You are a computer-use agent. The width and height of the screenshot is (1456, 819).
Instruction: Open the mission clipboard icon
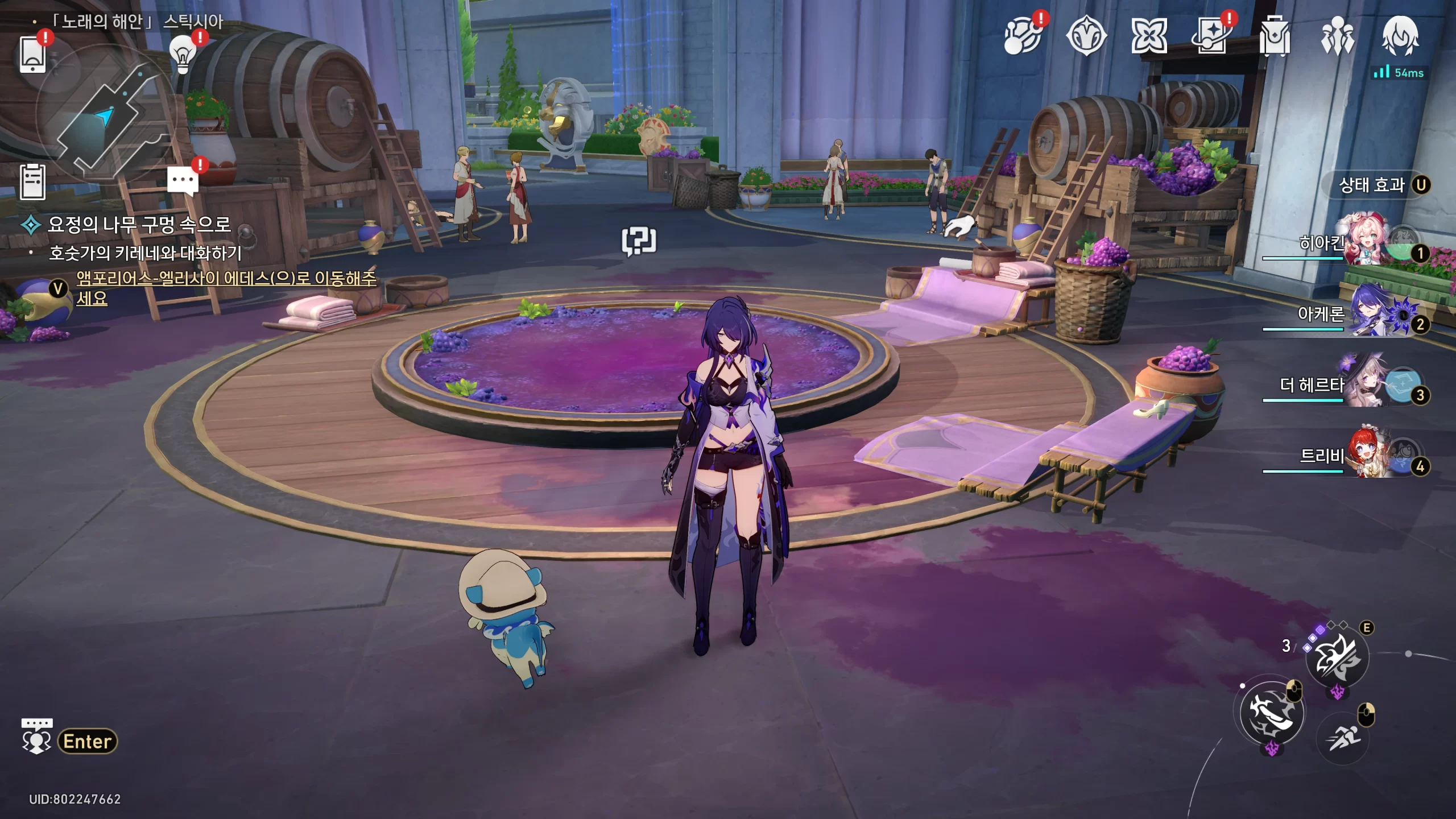(x=32, y=182)
